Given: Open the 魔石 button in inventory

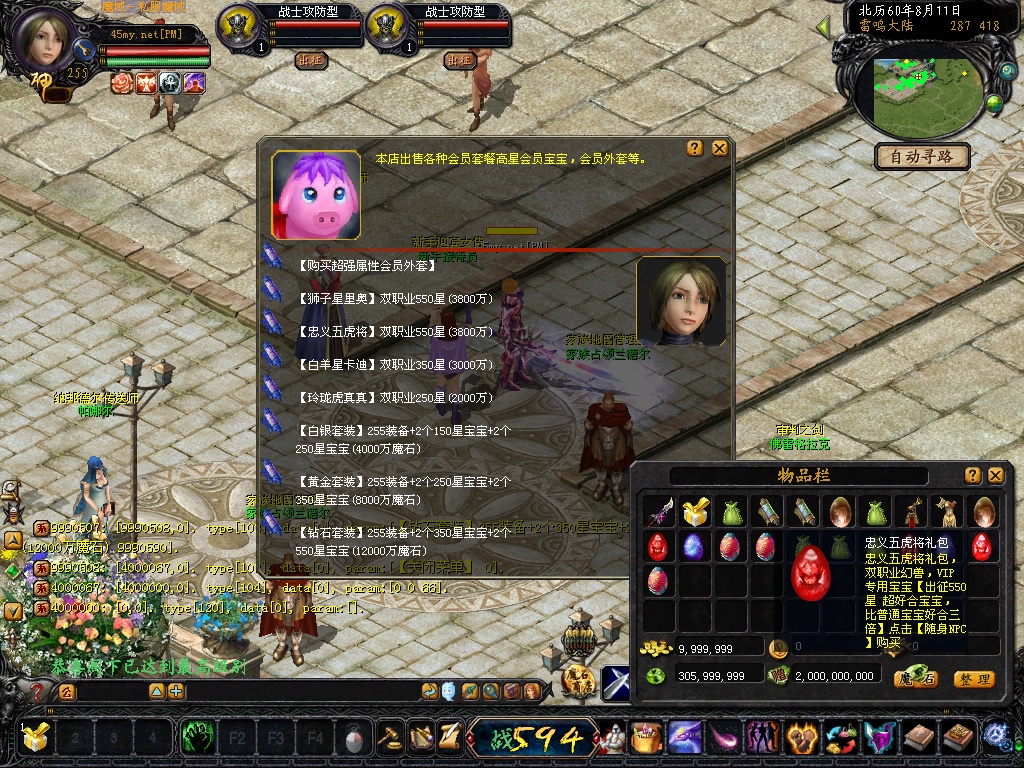Looking at the screenshot, I should point(915,679).
